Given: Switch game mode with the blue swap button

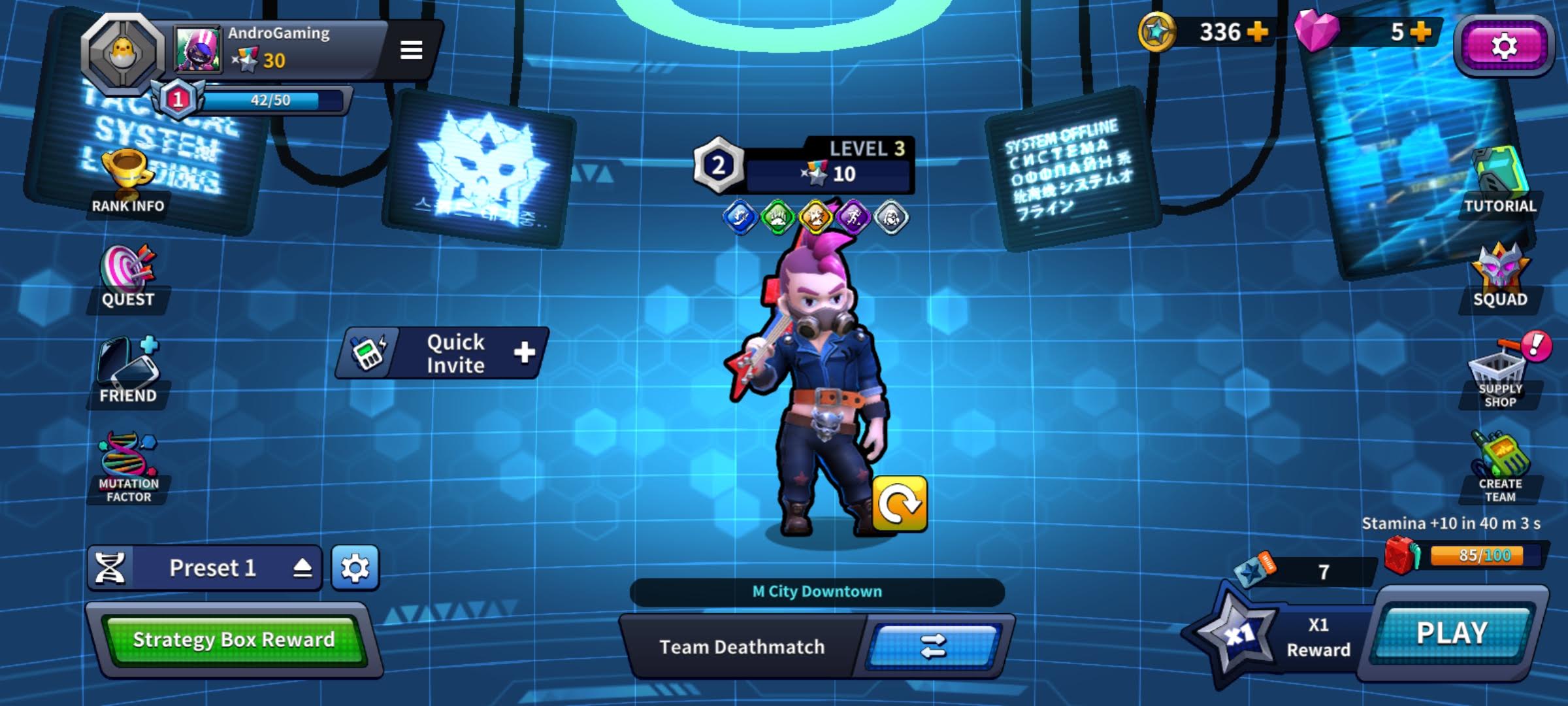Looking at the screenshot, I should coord(933,647).
